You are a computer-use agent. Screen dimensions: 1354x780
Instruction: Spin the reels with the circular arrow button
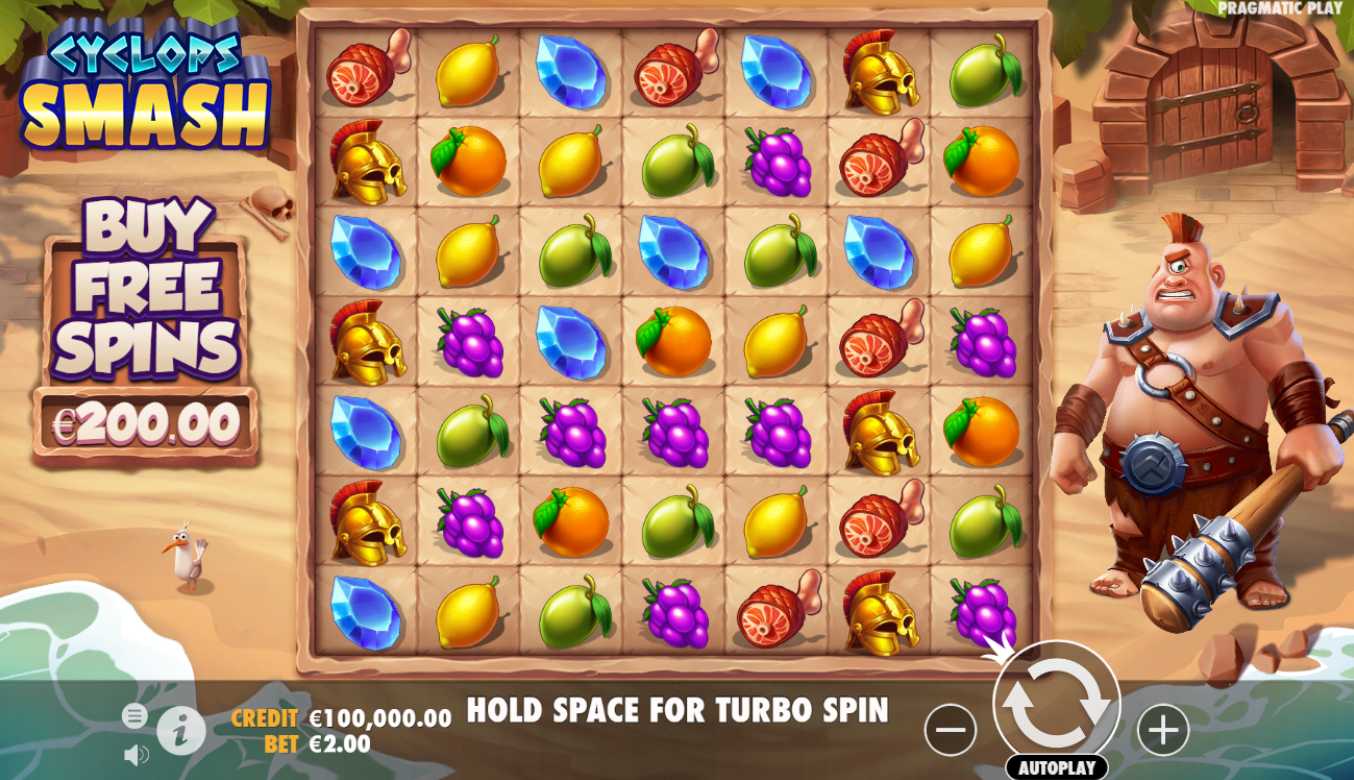[x=1056, y=703]
